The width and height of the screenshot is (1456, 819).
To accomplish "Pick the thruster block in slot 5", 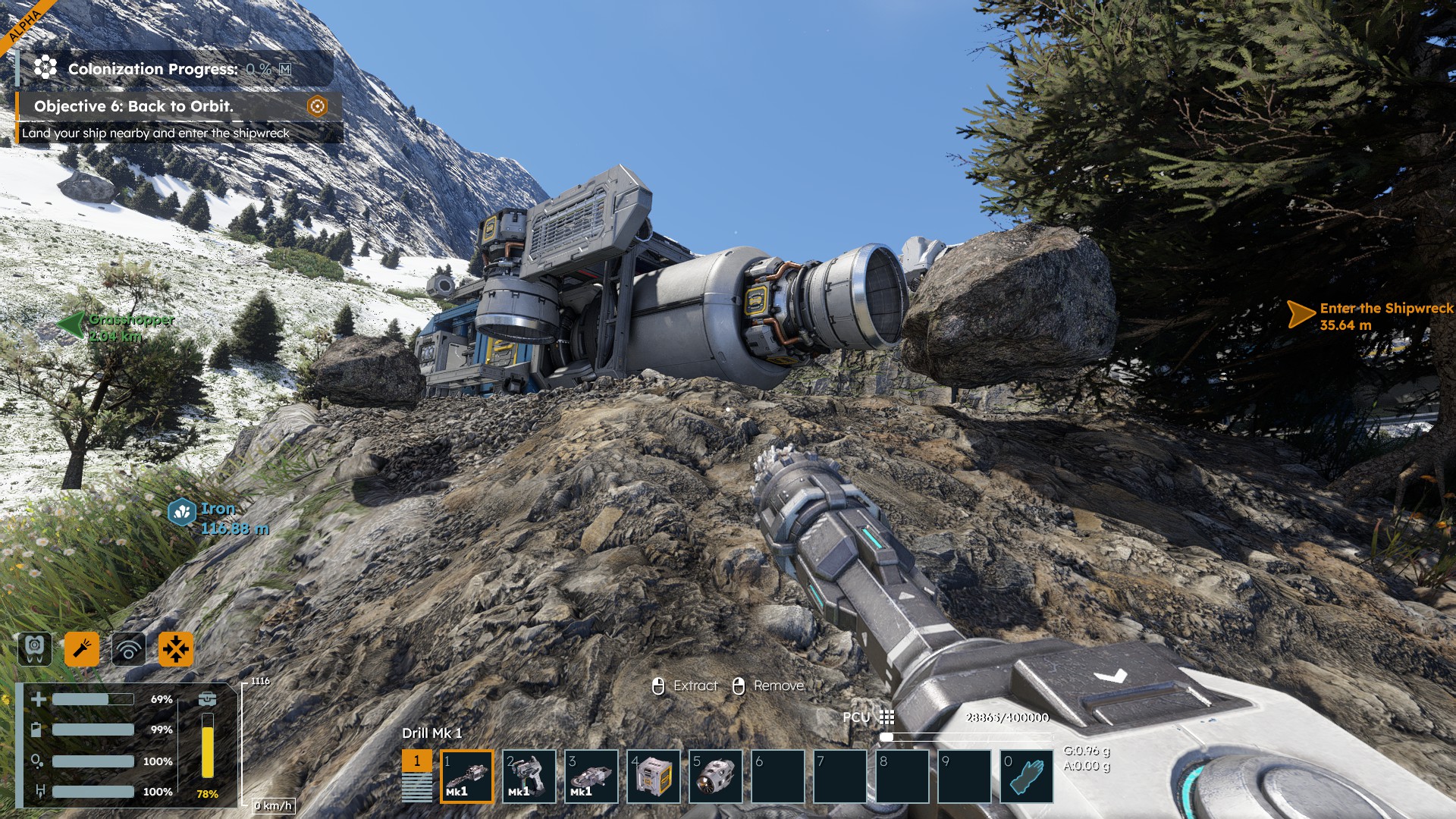I will 715,776.
